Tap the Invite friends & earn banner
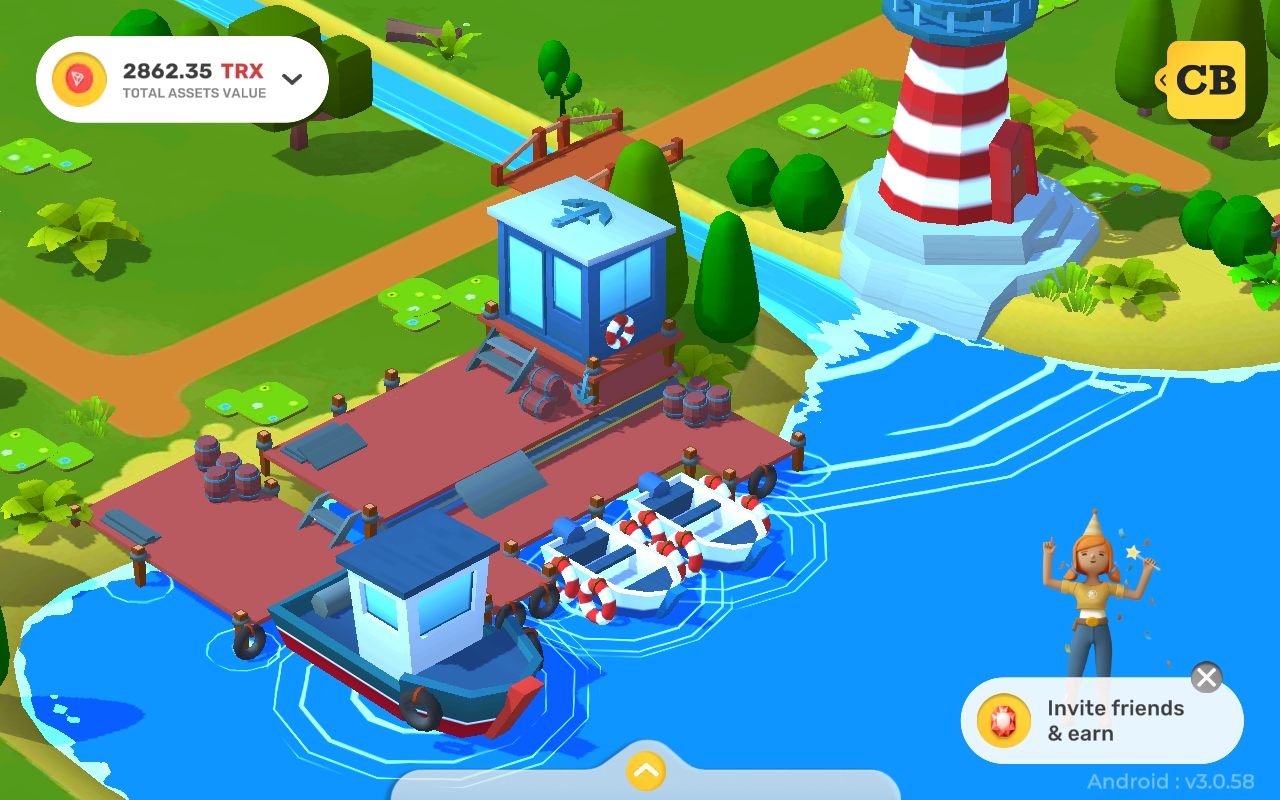 [x=1100, y=720]
